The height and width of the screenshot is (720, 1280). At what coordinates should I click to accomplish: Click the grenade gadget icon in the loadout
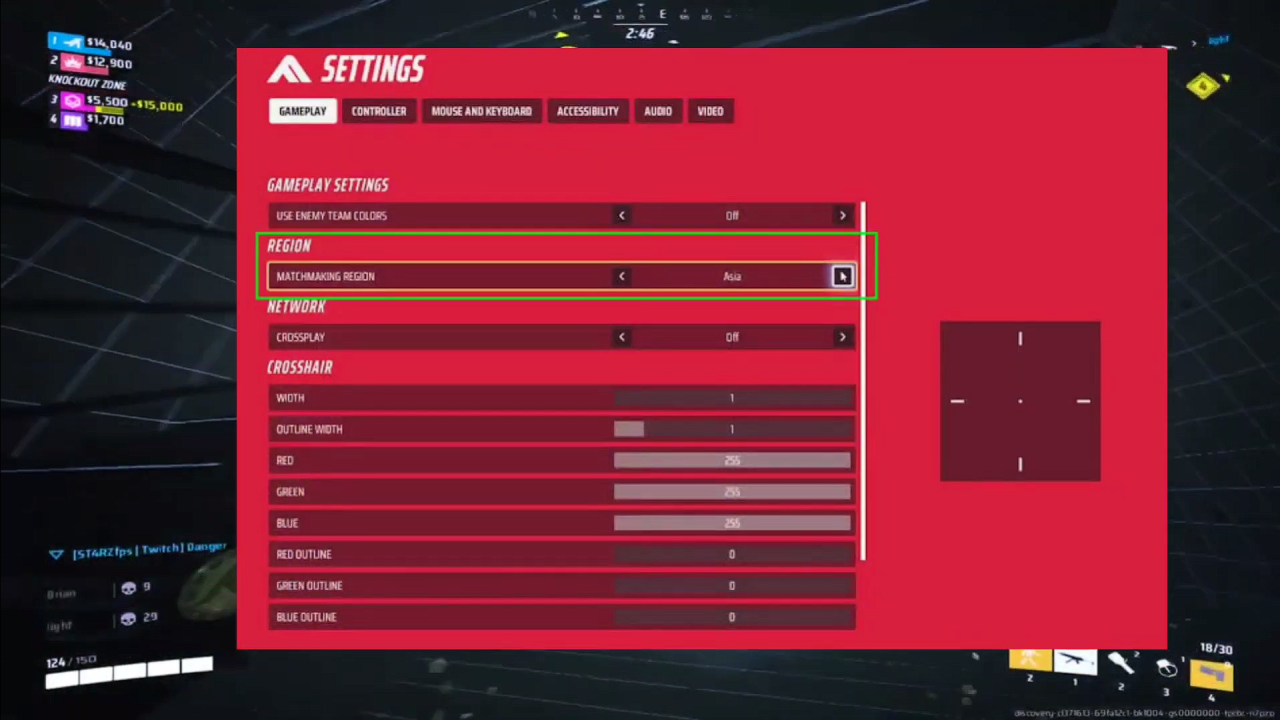coord(1167,670)
